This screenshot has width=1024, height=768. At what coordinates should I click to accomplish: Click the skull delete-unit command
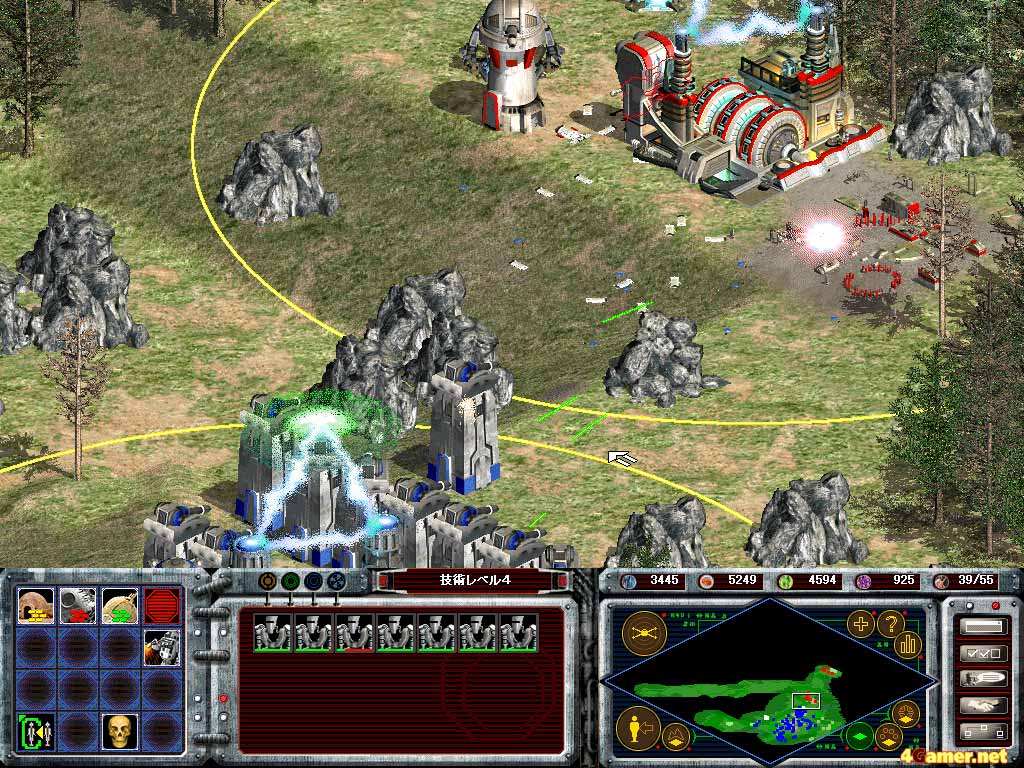119,732
